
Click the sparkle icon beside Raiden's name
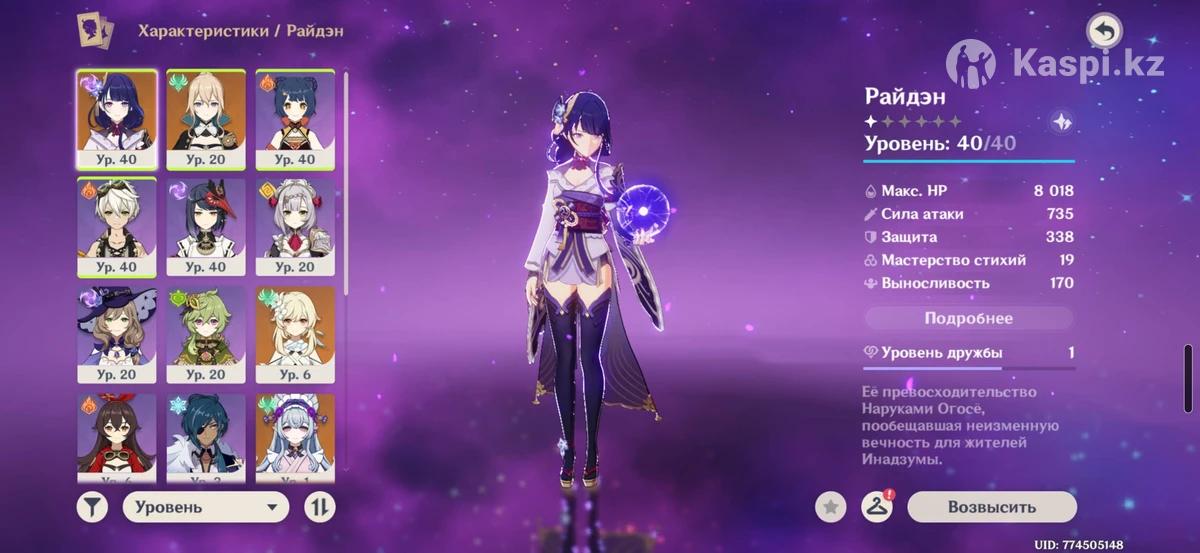click(x=1062, y=121)
